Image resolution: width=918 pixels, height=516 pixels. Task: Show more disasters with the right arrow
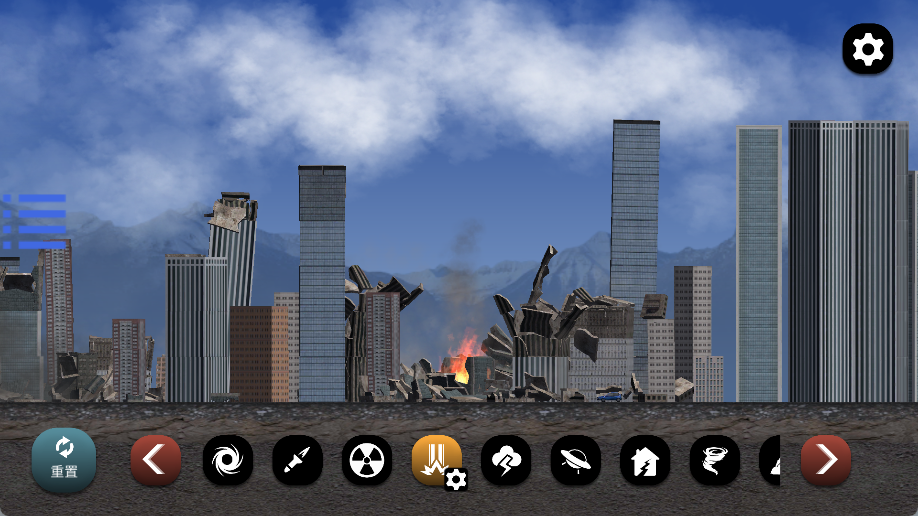click(x=826, y=460)
